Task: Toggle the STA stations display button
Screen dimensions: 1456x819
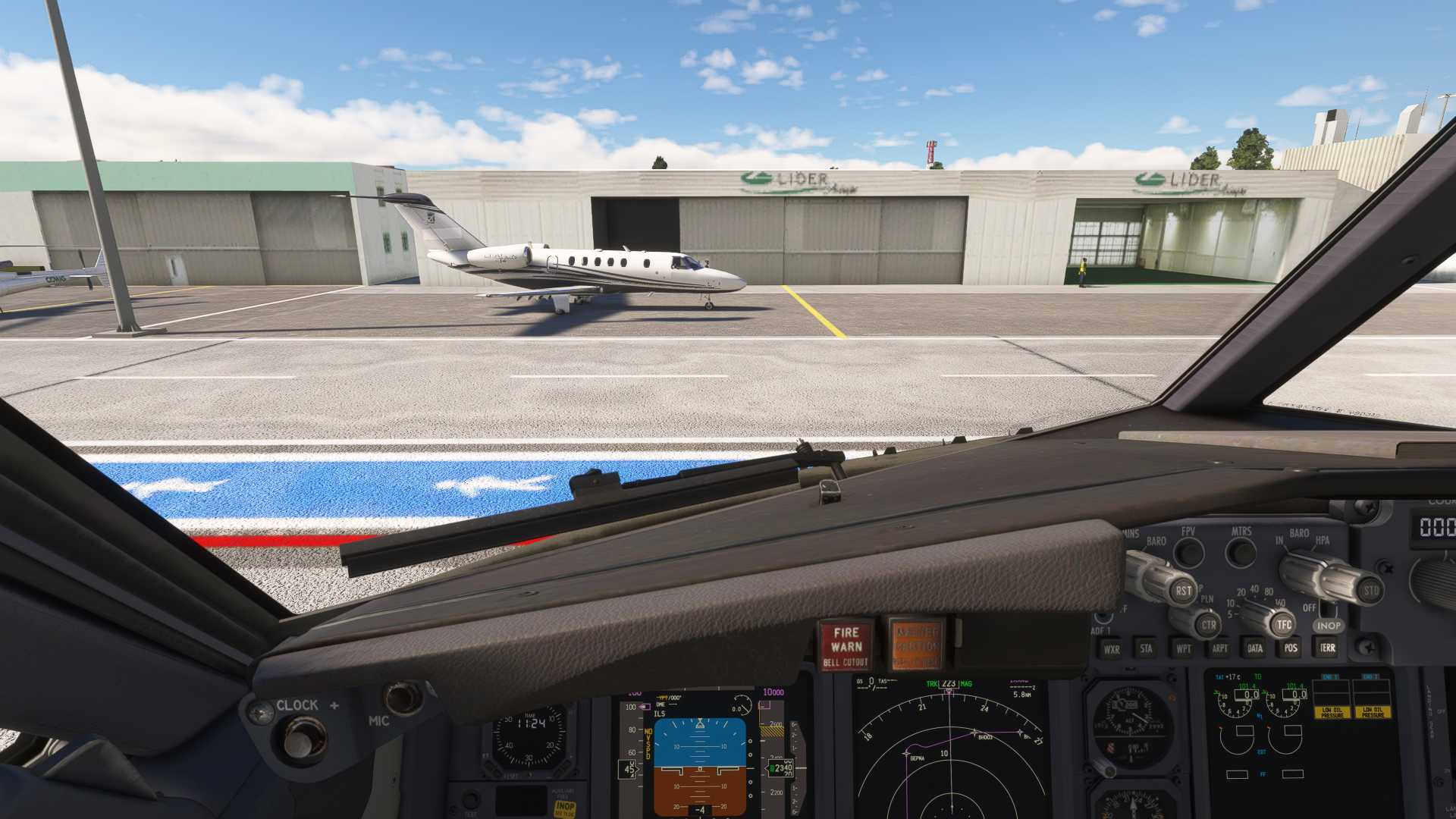Action: pos(1146,648)
